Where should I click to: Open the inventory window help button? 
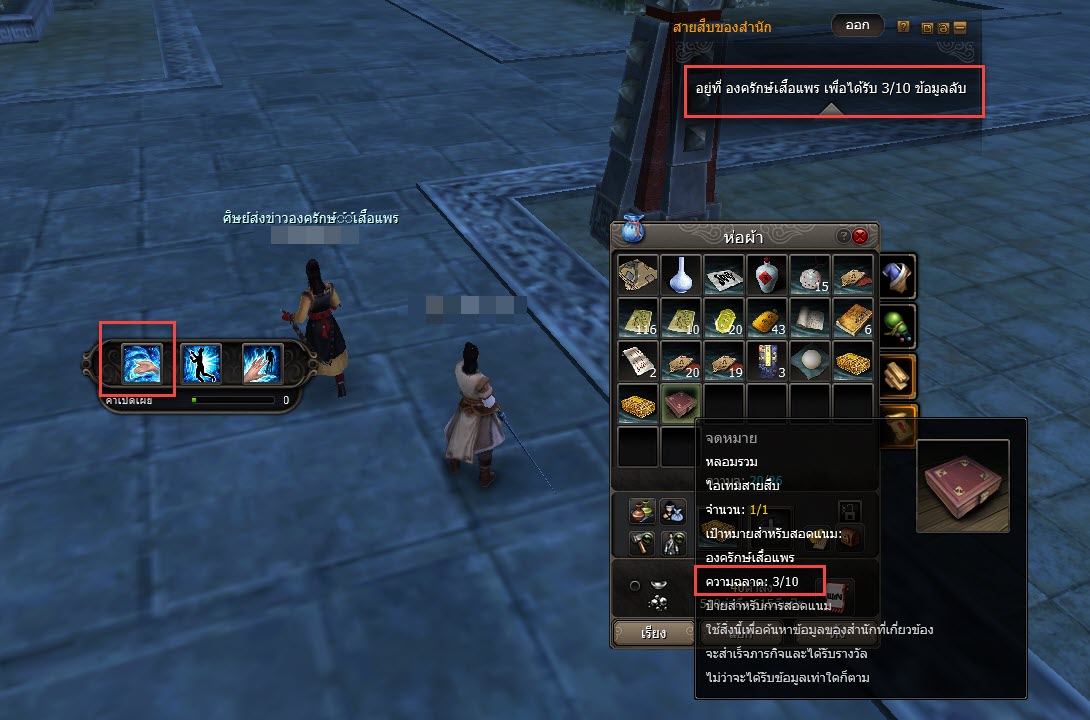point(844,237)
